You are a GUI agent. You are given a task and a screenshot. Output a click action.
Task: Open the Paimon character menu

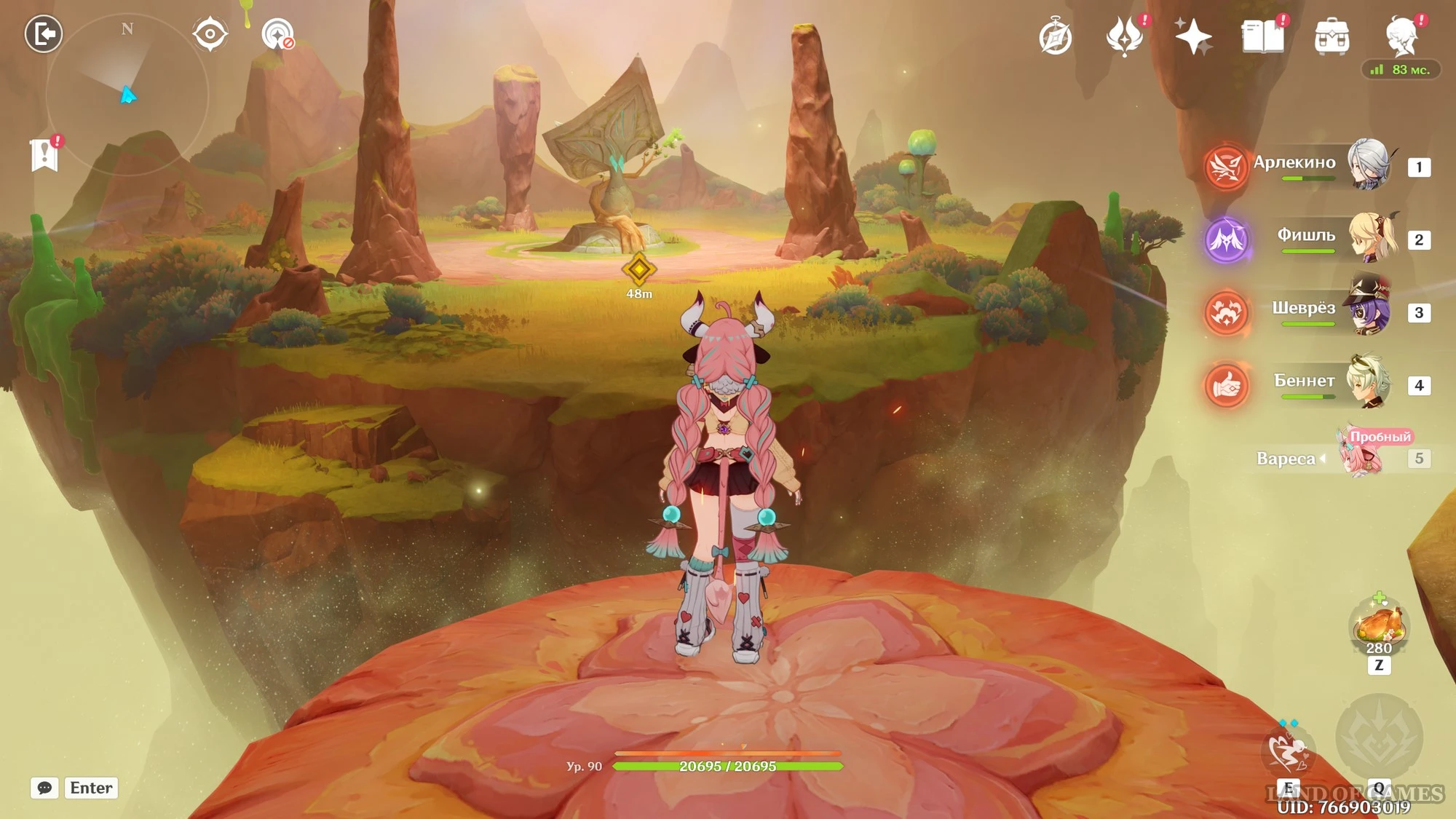click(x=1402, y=36)
